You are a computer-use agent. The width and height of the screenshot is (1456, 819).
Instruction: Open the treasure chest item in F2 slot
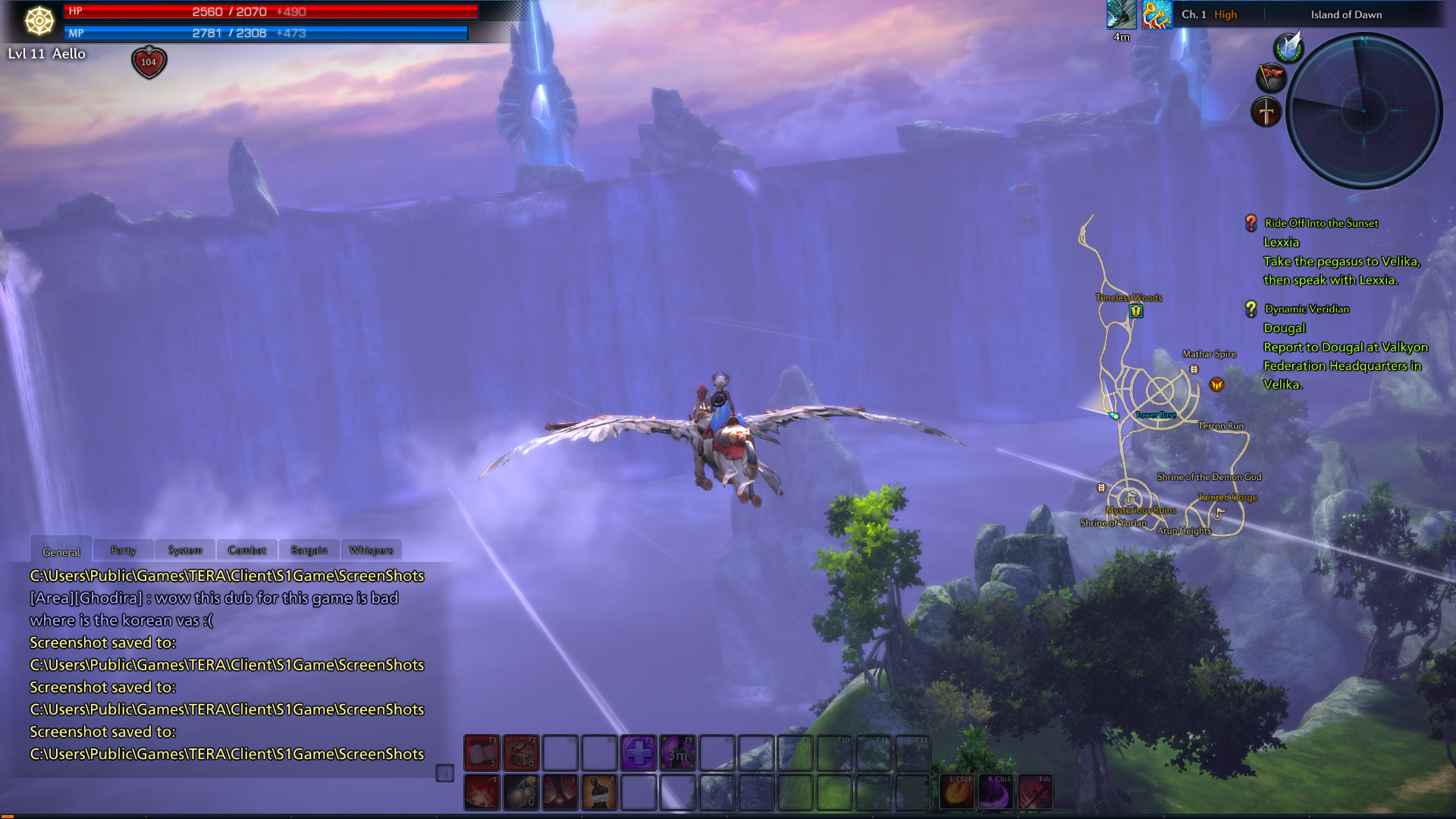point(521,752)
